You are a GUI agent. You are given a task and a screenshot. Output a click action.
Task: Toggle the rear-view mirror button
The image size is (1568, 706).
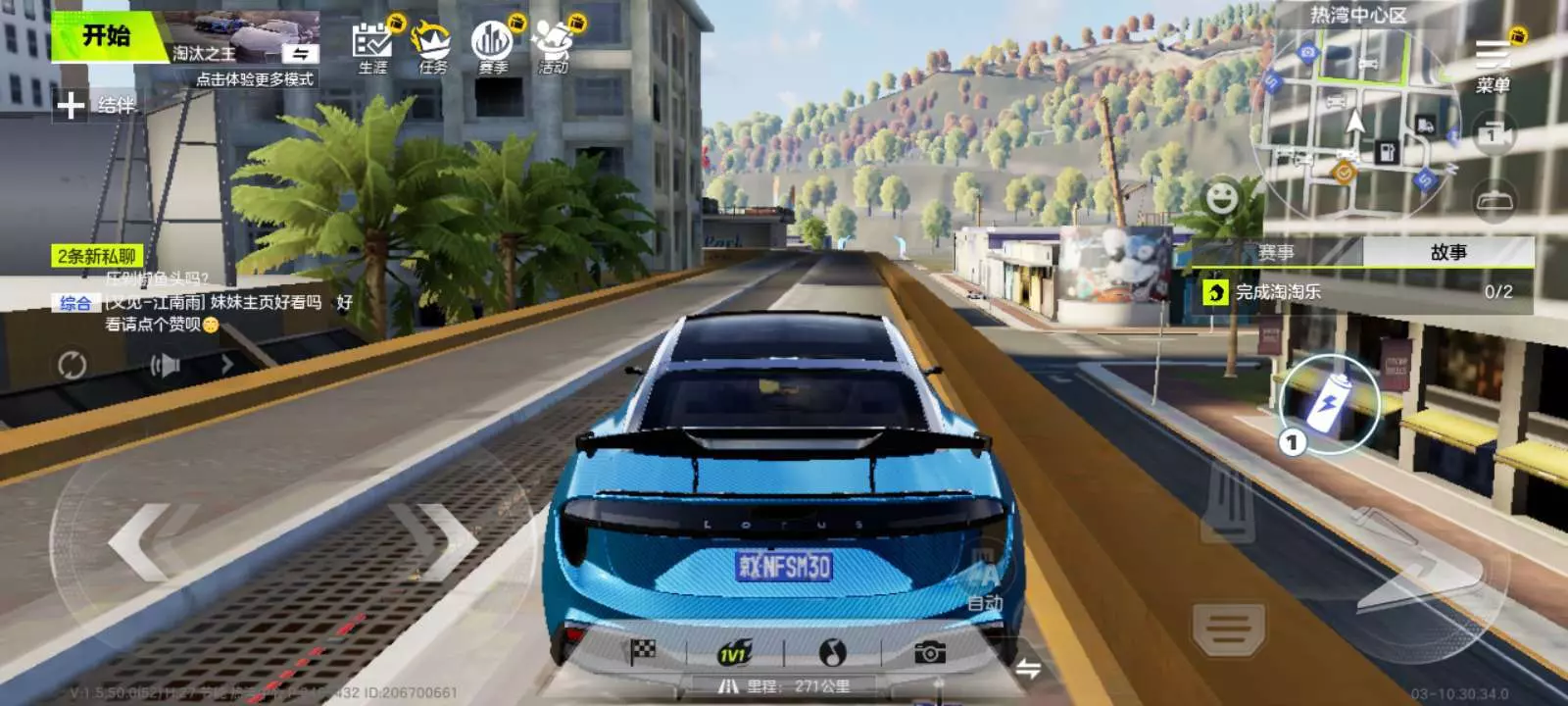pyautogui.click(x=1494, y=201)
